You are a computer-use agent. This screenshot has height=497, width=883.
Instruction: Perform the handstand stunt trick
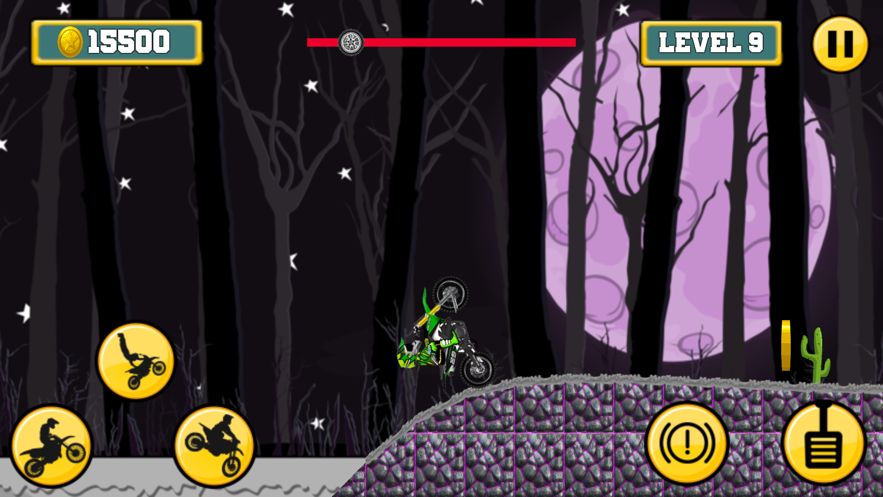pyautogui.click(x=136, y=361)
